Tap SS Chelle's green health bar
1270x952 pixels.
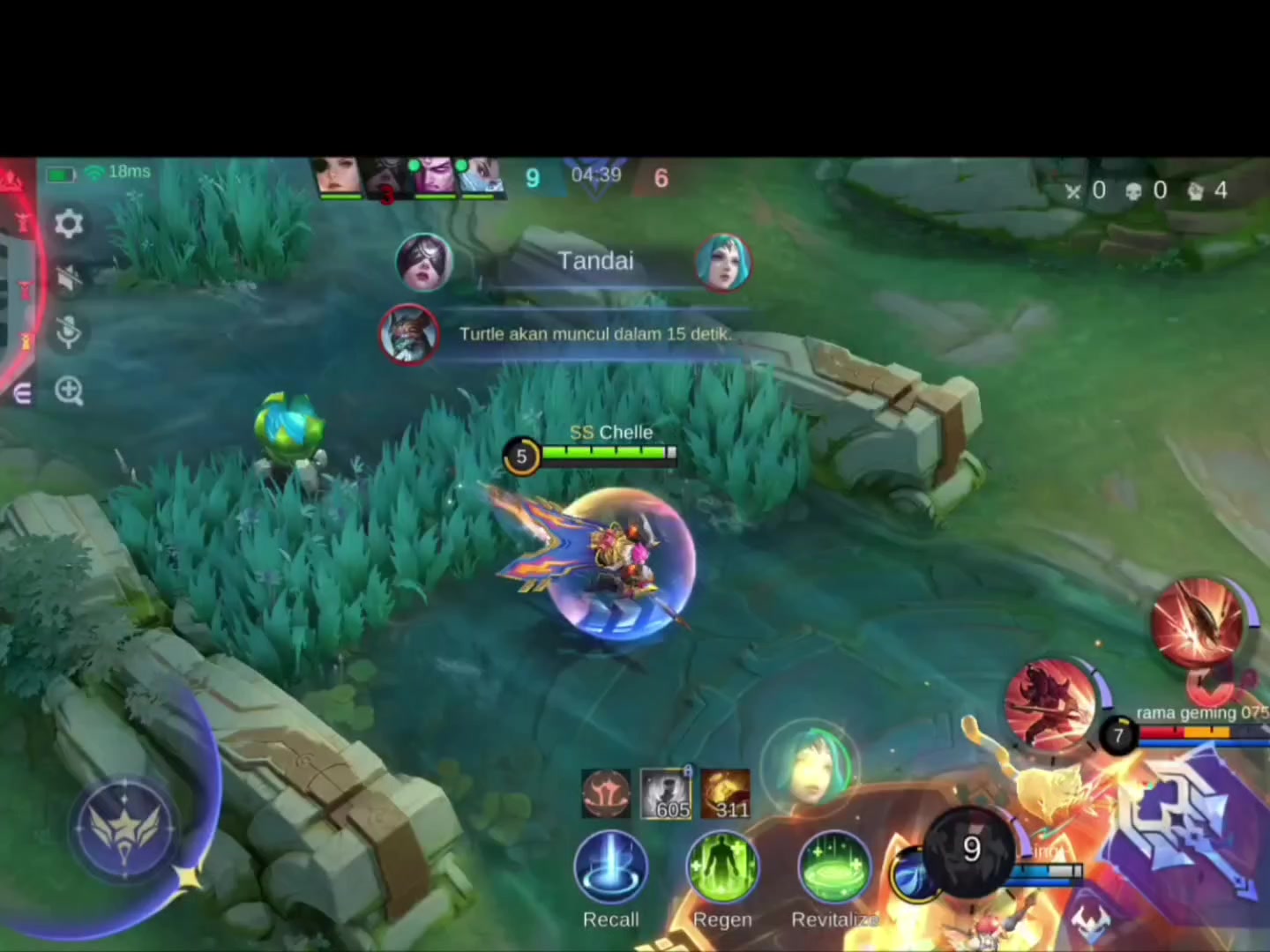pyautogui.click(x=604, y=452)
